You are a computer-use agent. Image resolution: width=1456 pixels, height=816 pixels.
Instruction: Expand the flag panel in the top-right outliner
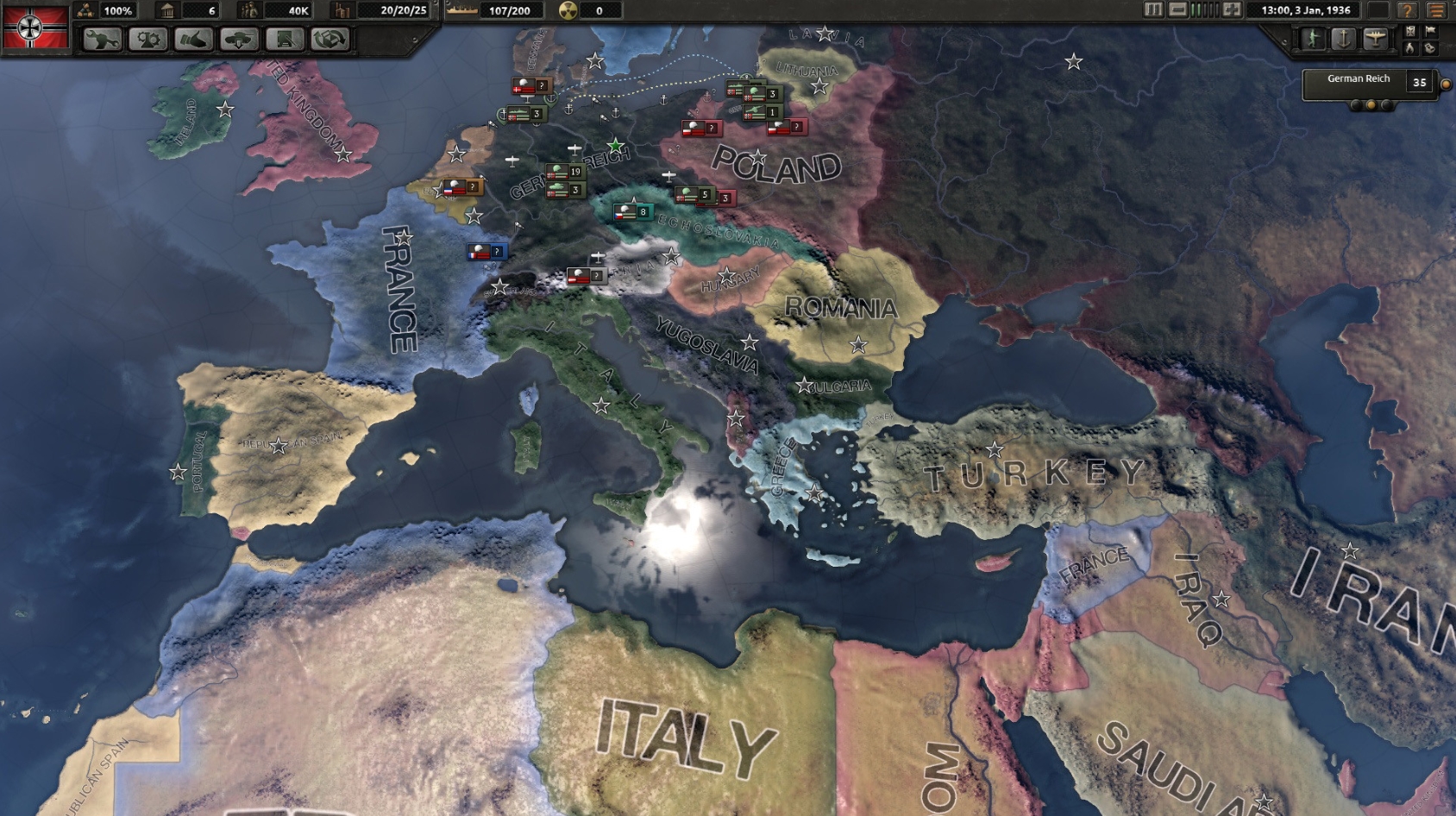1432,33
